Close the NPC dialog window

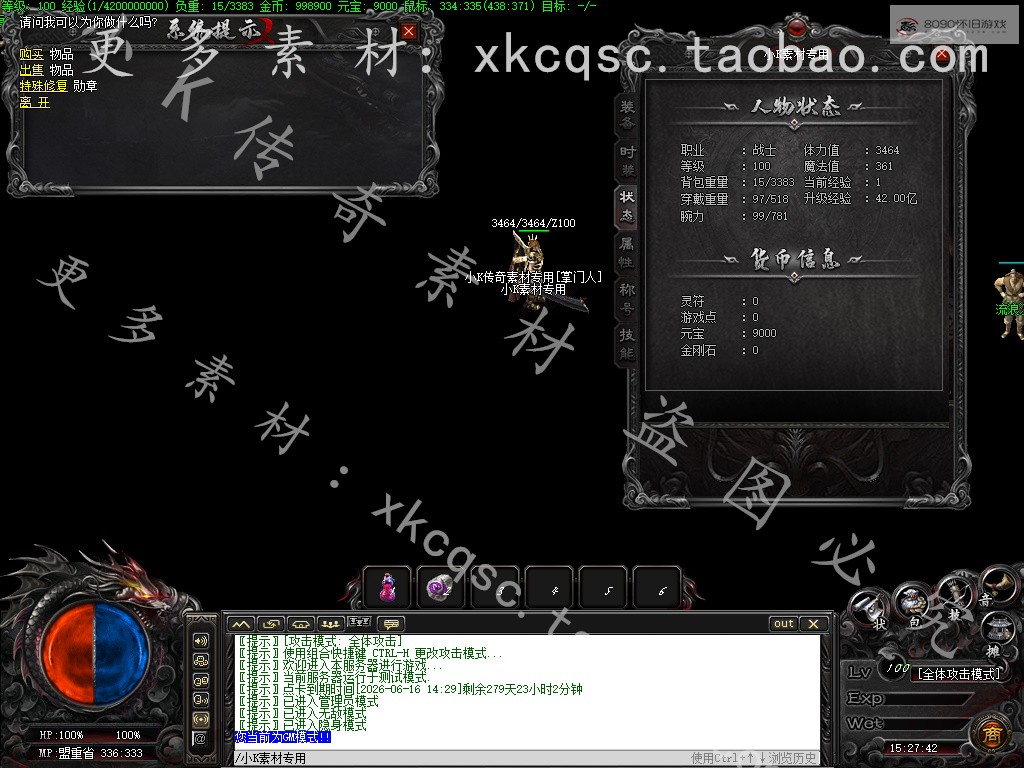[x=408, y=32]
